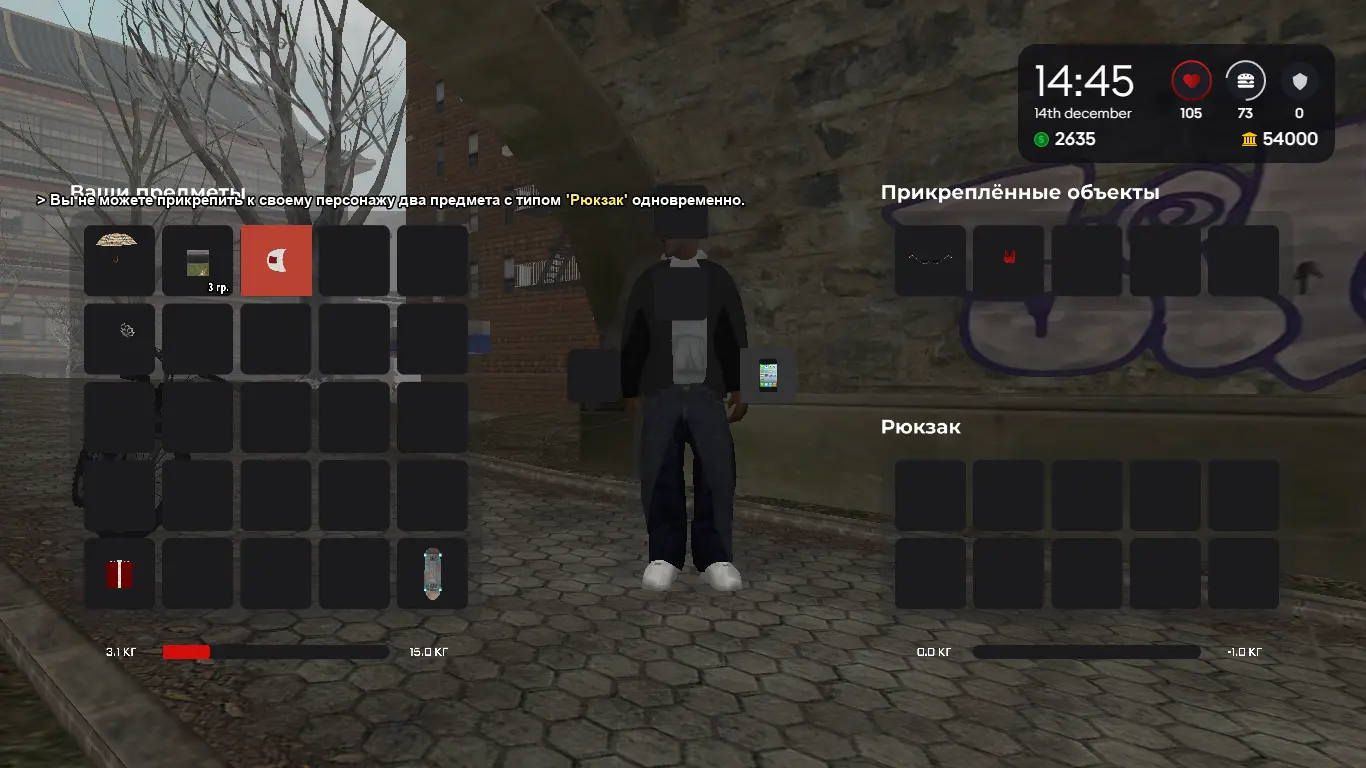
Task: Select the attached dark glasses item
Action: pos(930,260)
